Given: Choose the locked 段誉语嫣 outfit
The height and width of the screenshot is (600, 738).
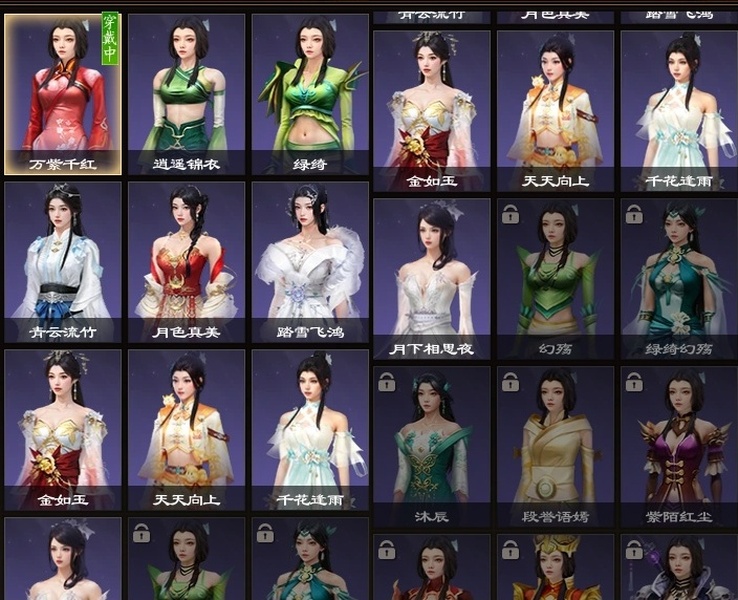Looking at the screenshot, I should 555,446.
